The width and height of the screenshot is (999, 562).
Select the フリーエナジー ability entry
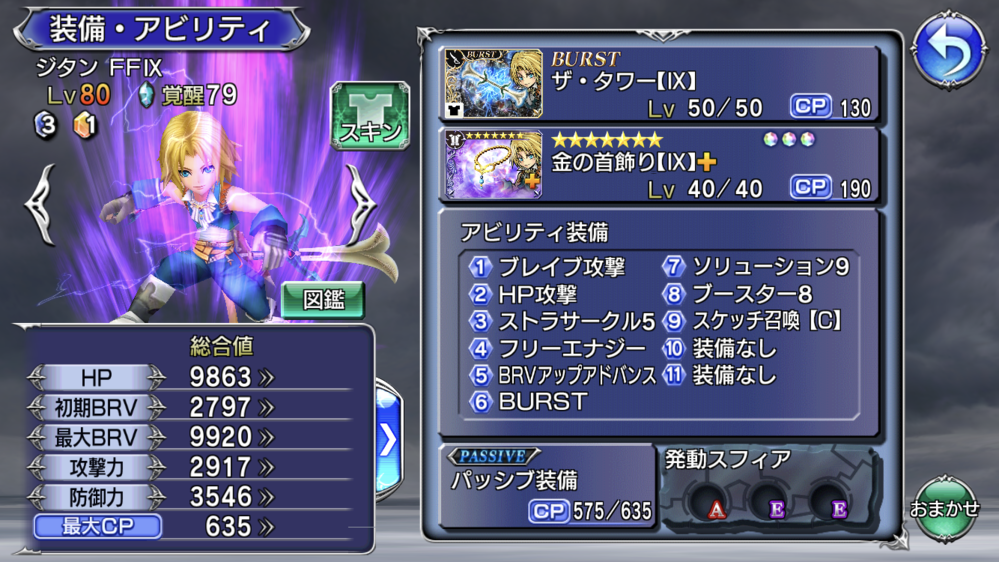558,348
